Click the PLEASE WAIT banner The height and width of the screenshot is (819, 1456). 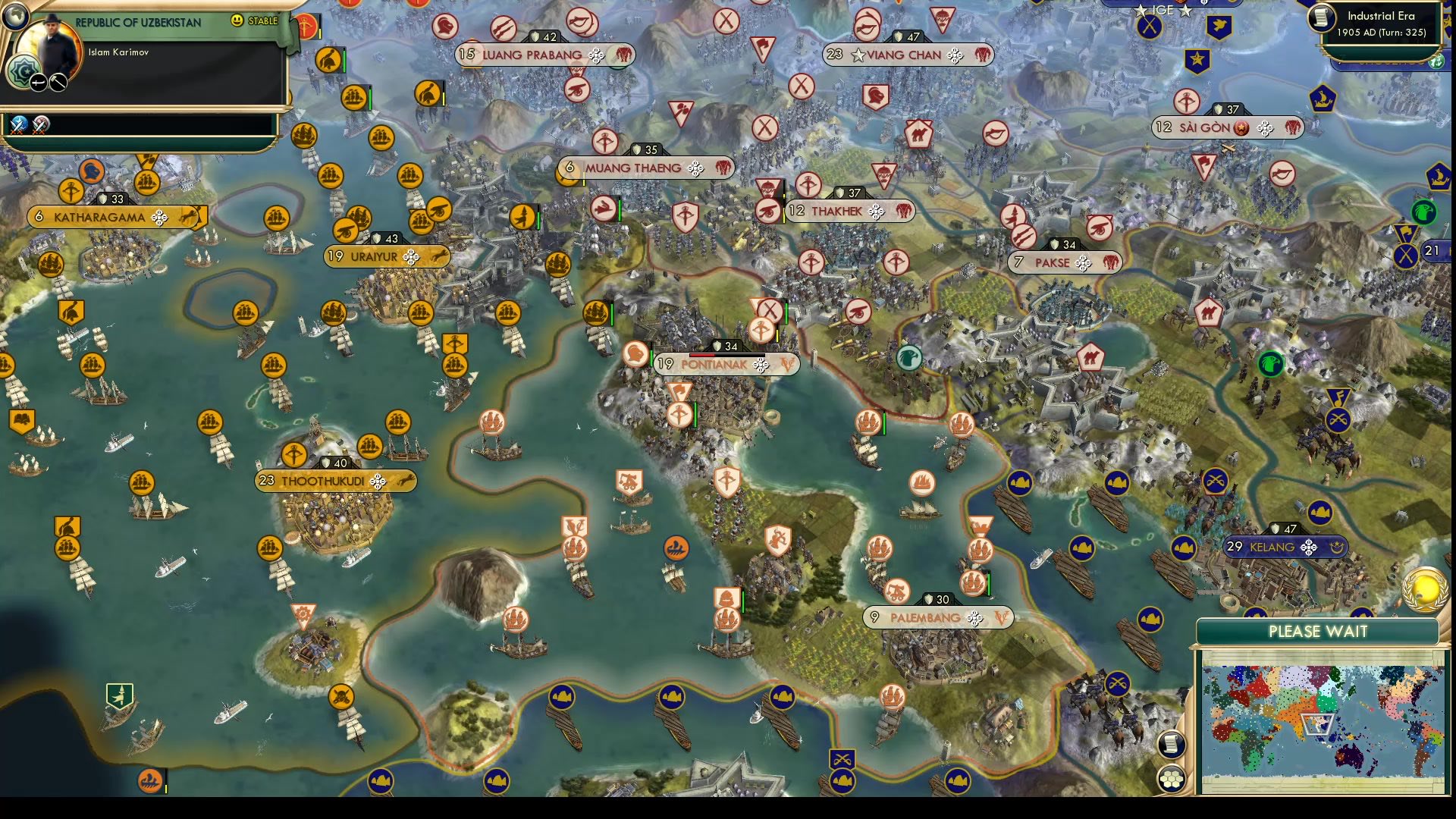point(1318,630)
